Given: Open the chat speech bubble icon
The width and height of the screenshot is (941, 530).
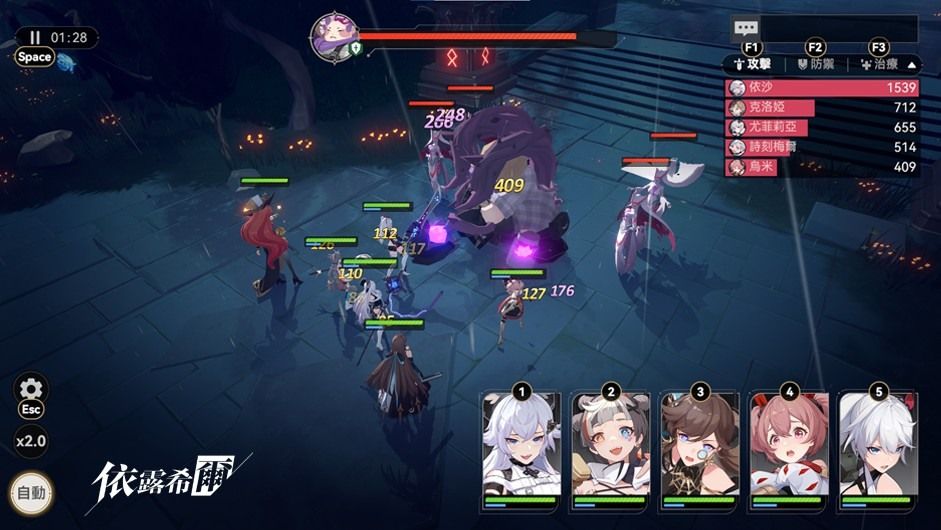Looking at the screenshot, I should [x=746, y=29].
